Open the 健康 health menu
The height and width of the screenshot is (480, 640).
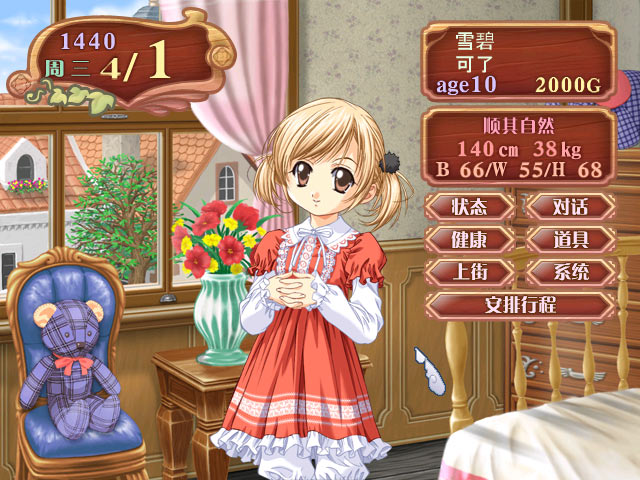469,239
